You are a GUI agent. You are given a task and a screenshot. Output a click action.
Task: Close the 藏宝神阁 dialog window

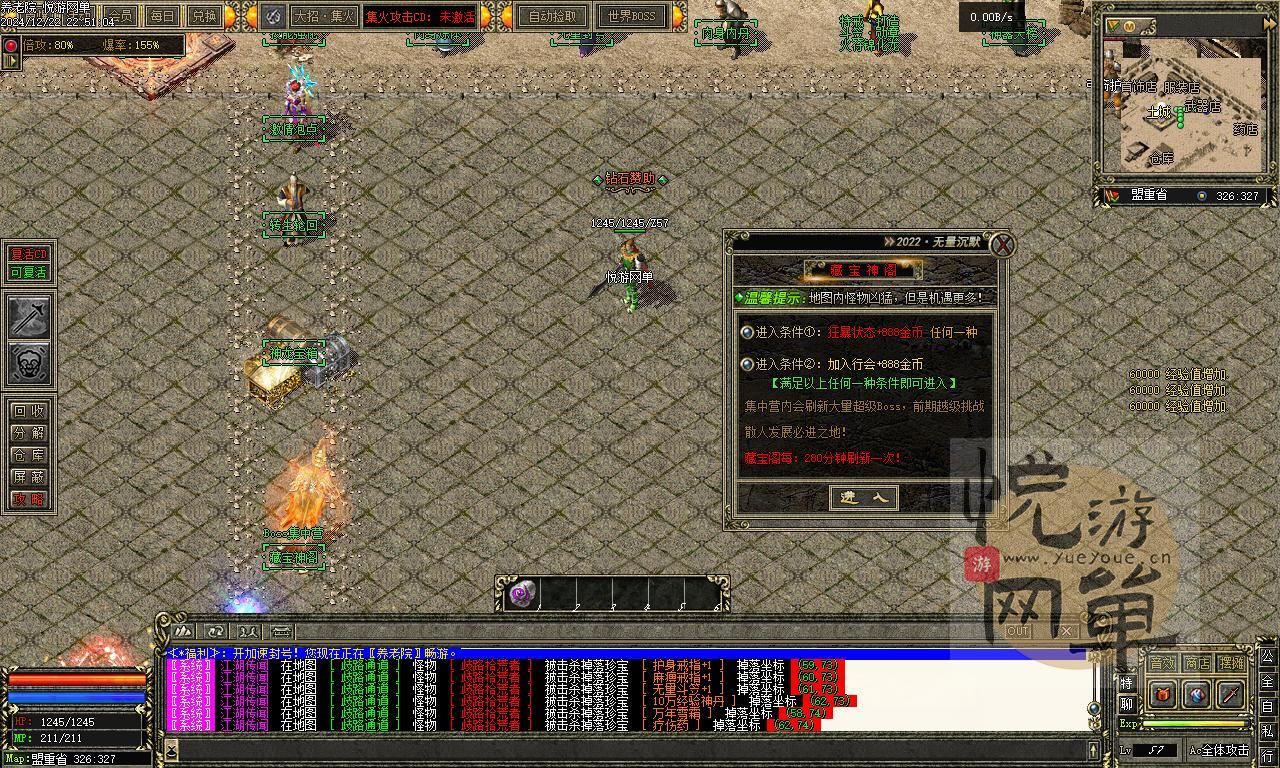(1002, 244)
